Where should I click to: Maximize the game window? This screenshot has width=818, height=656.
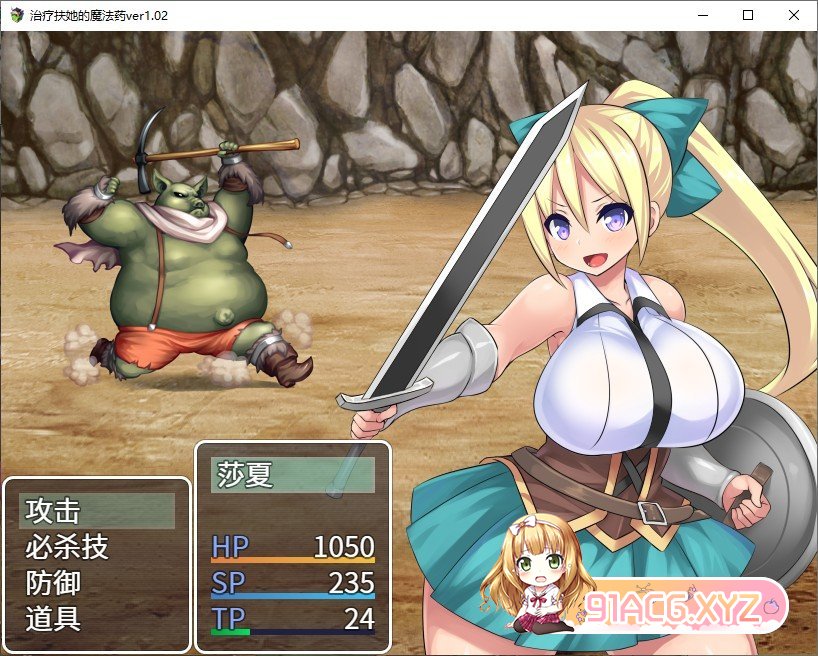click(x=748, y=15)
